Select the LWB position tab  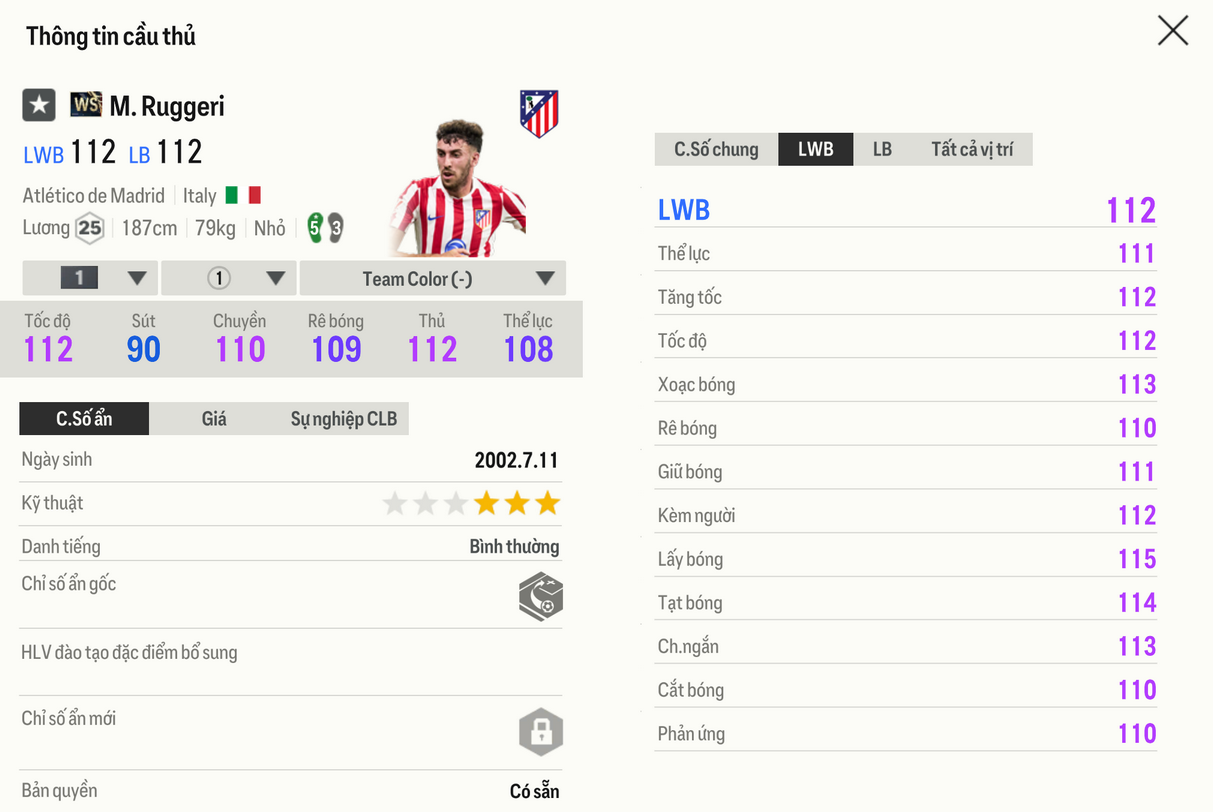[x=815, y=149]
